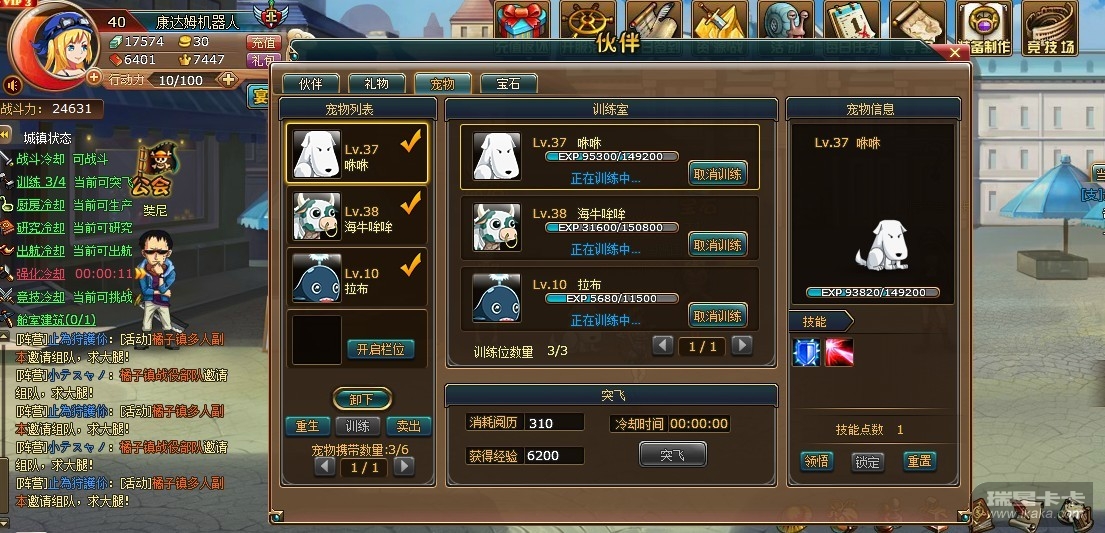Reset skills with 重置
The height and width of the screenshot is (533, 1105).
(x=919, y=461)
